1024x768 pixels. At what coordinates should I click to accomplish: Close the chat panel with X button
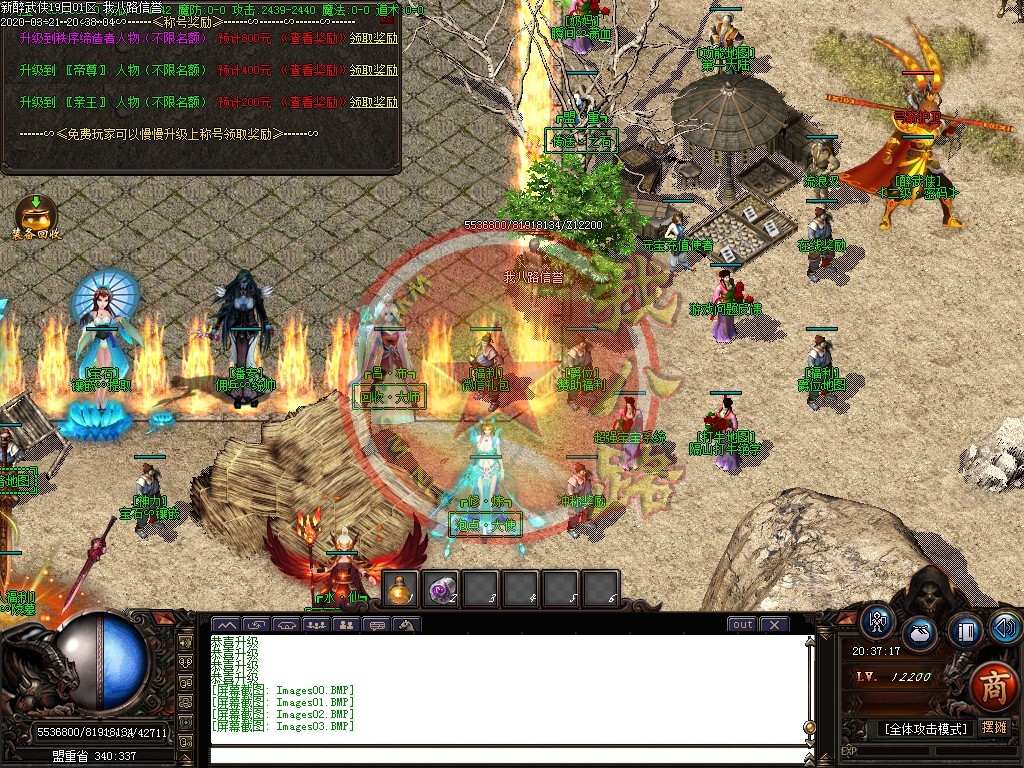773,625
